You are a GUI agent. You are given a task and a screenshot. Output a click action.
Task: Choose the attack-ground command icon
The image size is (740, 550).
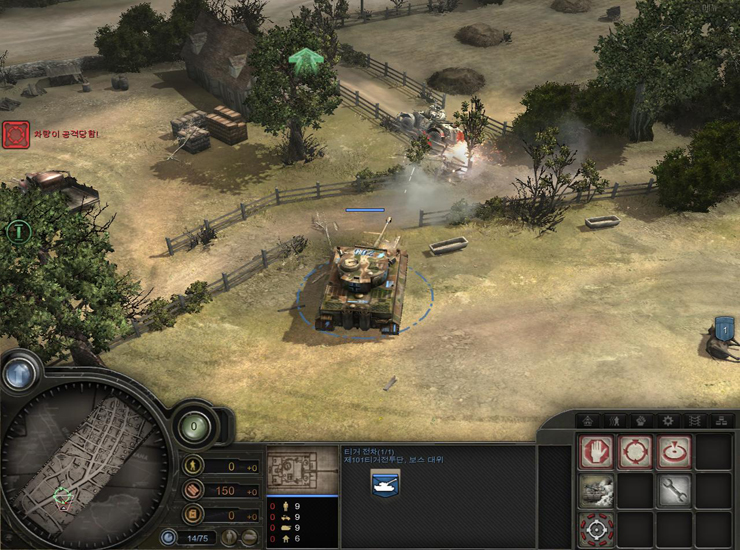pos(673,452)
